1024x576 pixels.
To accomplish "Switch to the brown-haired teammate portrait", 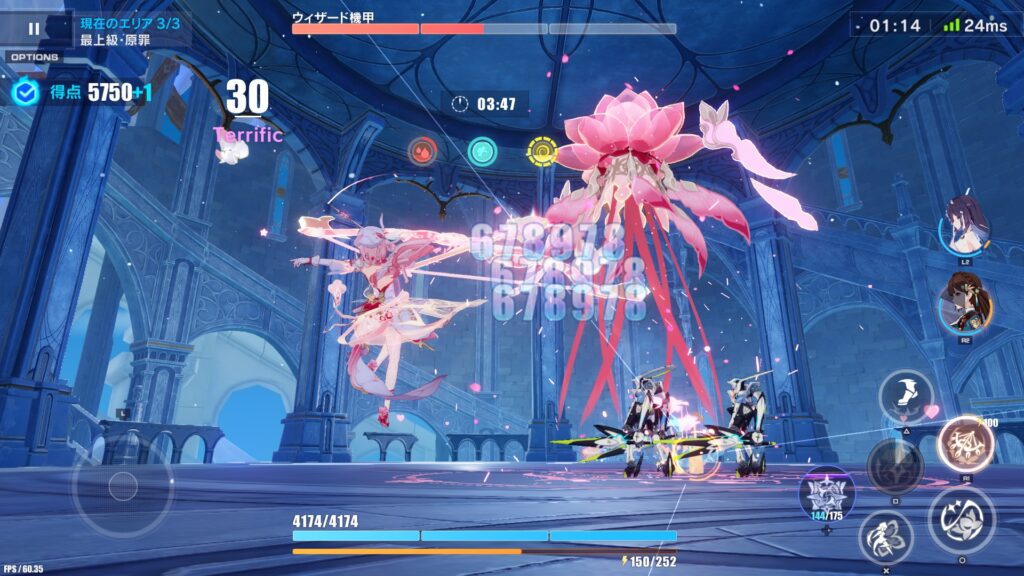I will (x=964, y=304).
